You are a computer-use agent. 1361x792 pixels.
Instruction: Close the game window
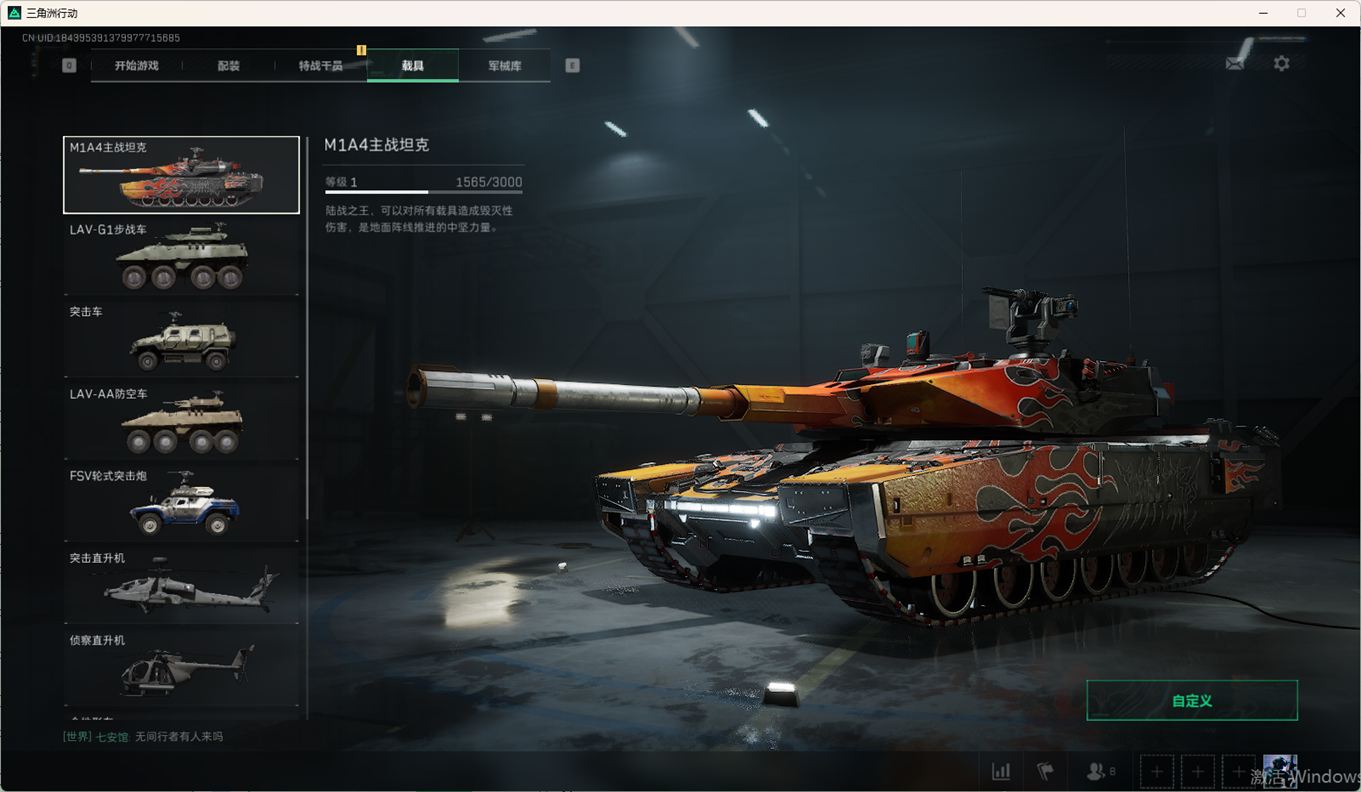tap(1340, 13)
